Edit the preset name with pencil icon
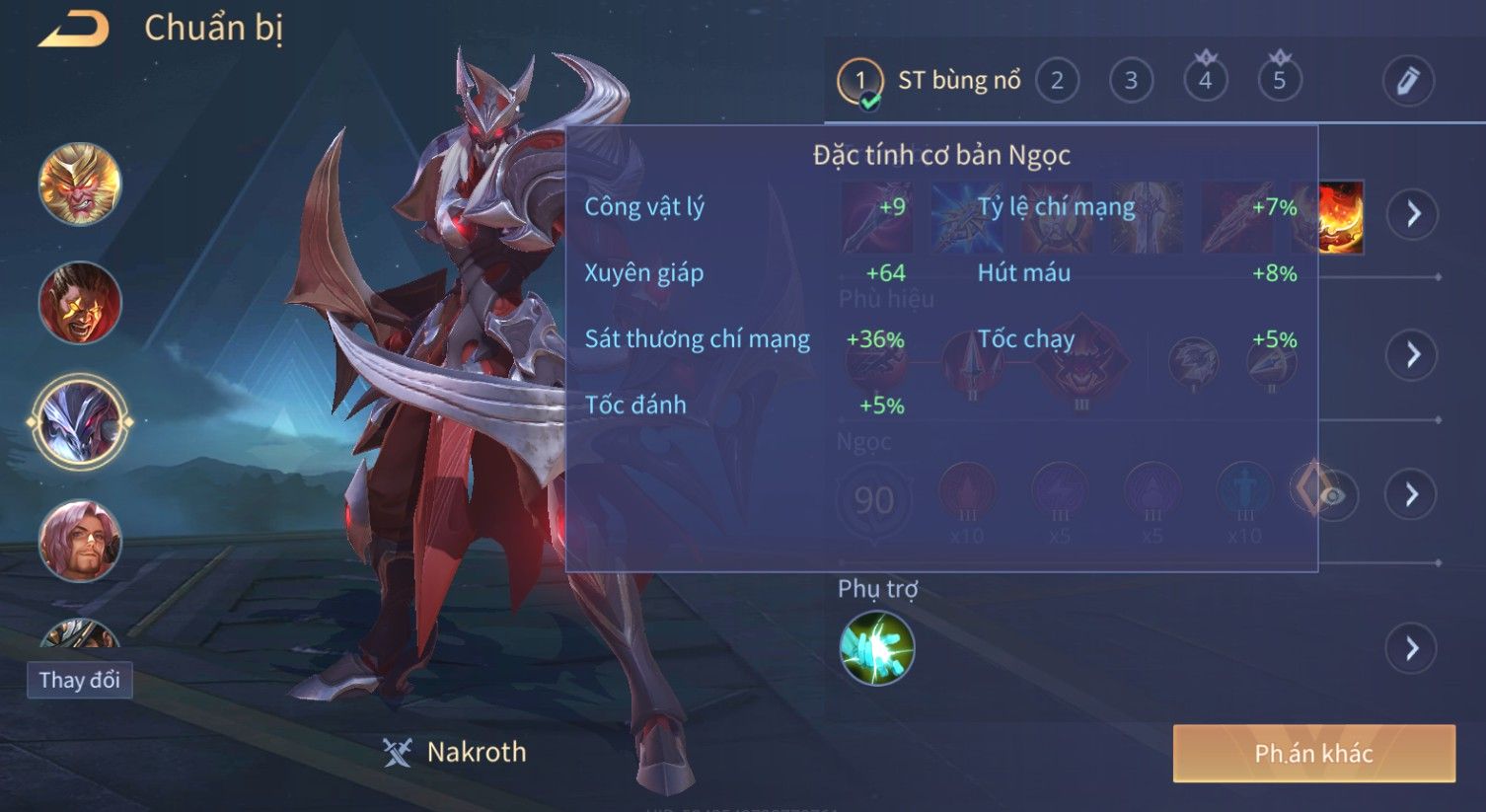The height and width of the screenshot is (812, 1486). coord(1407,81)
